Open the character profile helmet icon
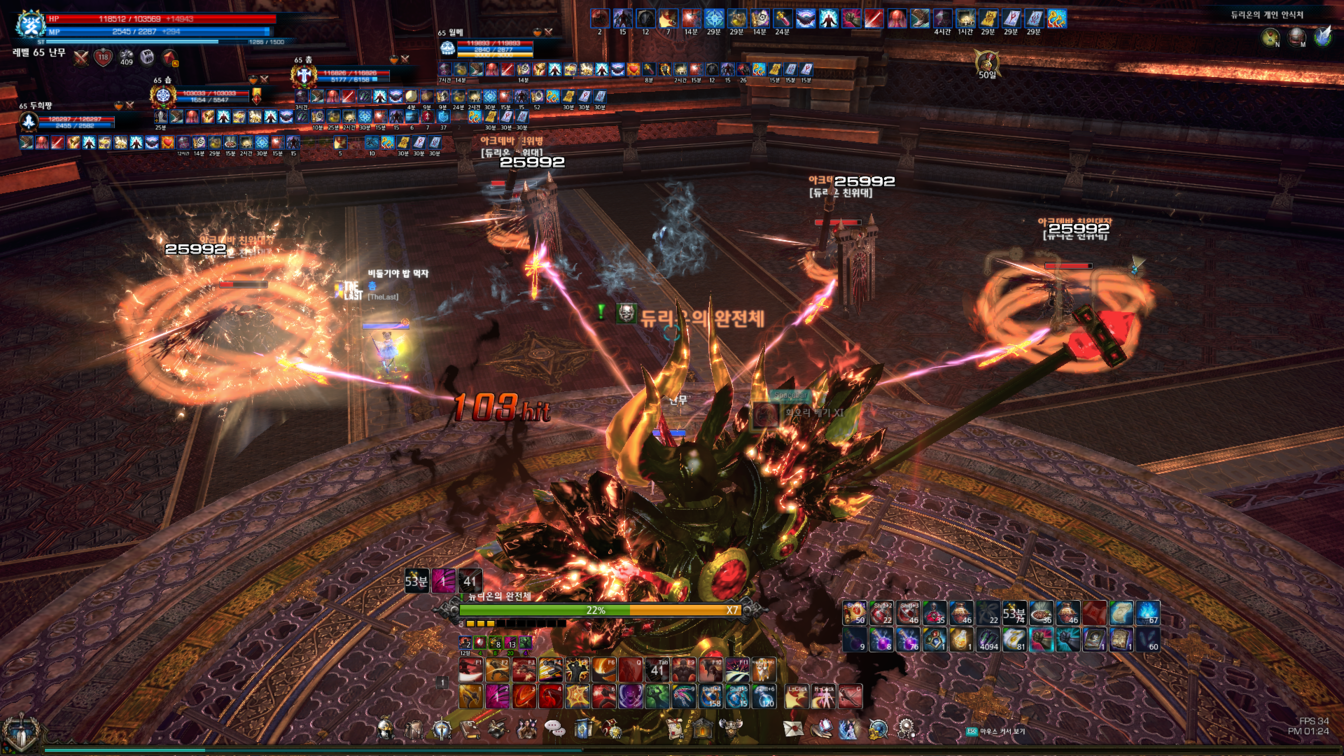The width and height of the screenshot is (1344, 756). (387, 730)
